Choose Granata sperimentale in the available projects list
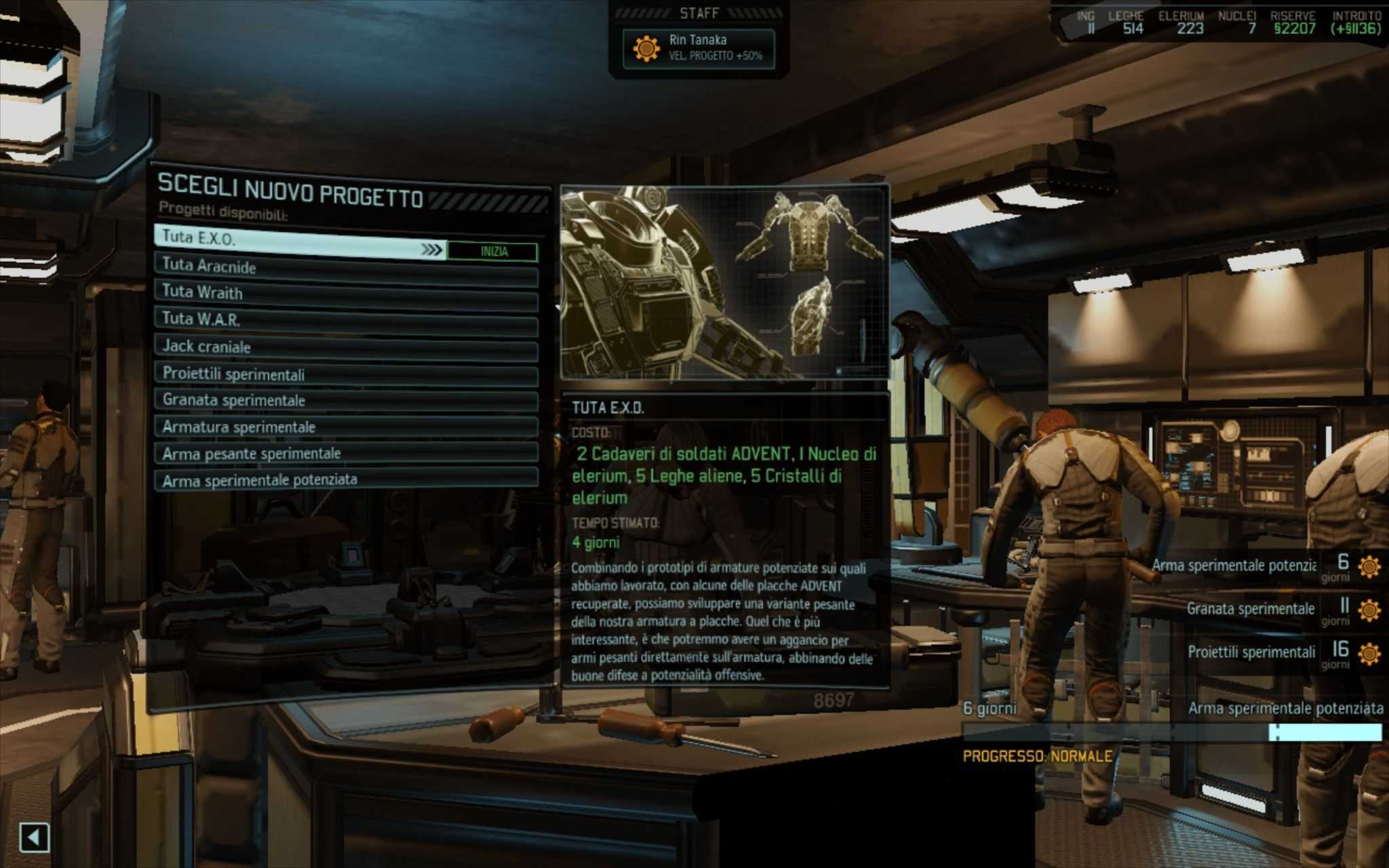Viewport: 1389px width, 868px height. (x=346, y=401)
